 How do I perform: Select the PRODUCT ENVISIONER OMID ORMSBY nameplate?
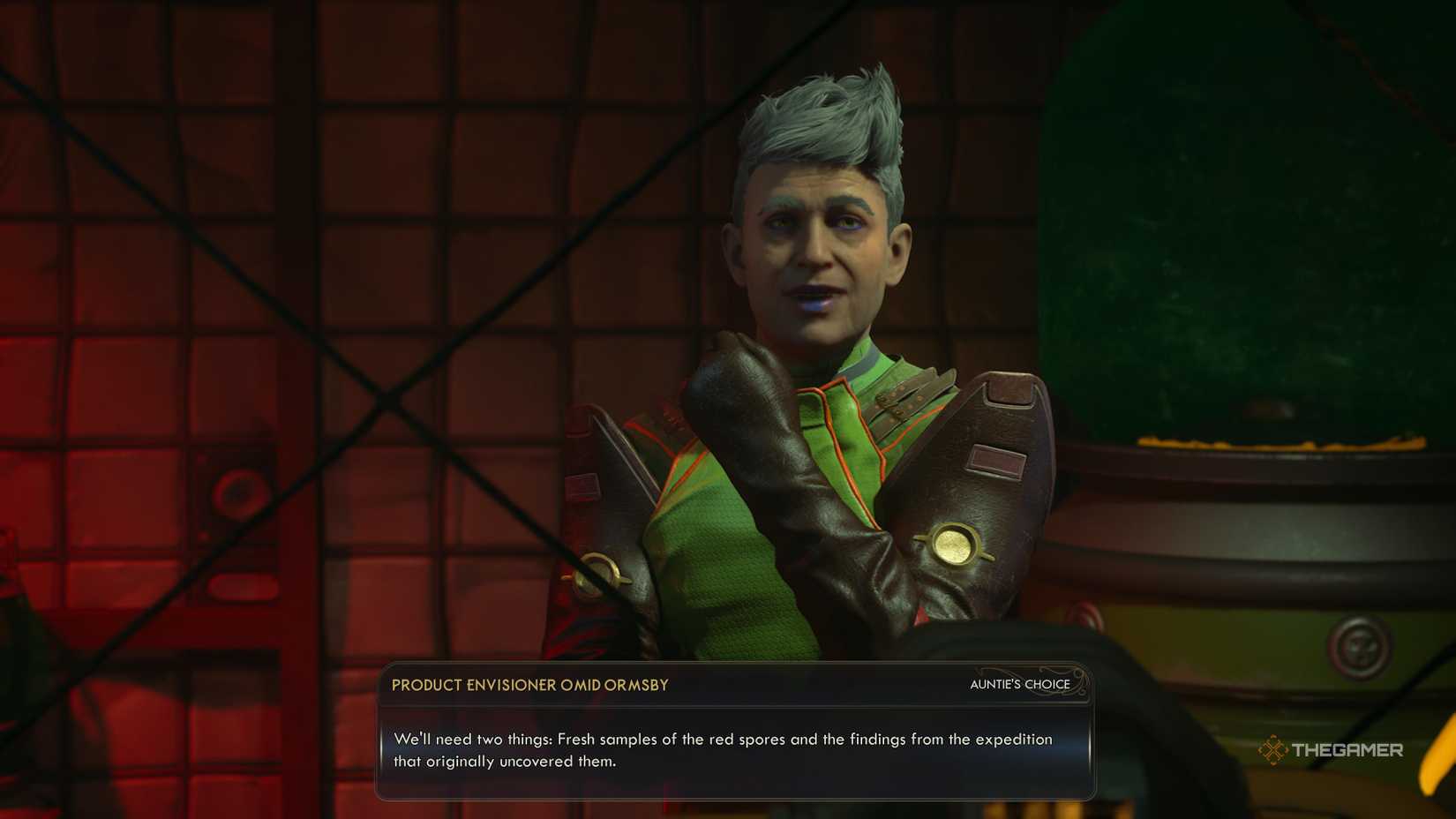point(532,685)
